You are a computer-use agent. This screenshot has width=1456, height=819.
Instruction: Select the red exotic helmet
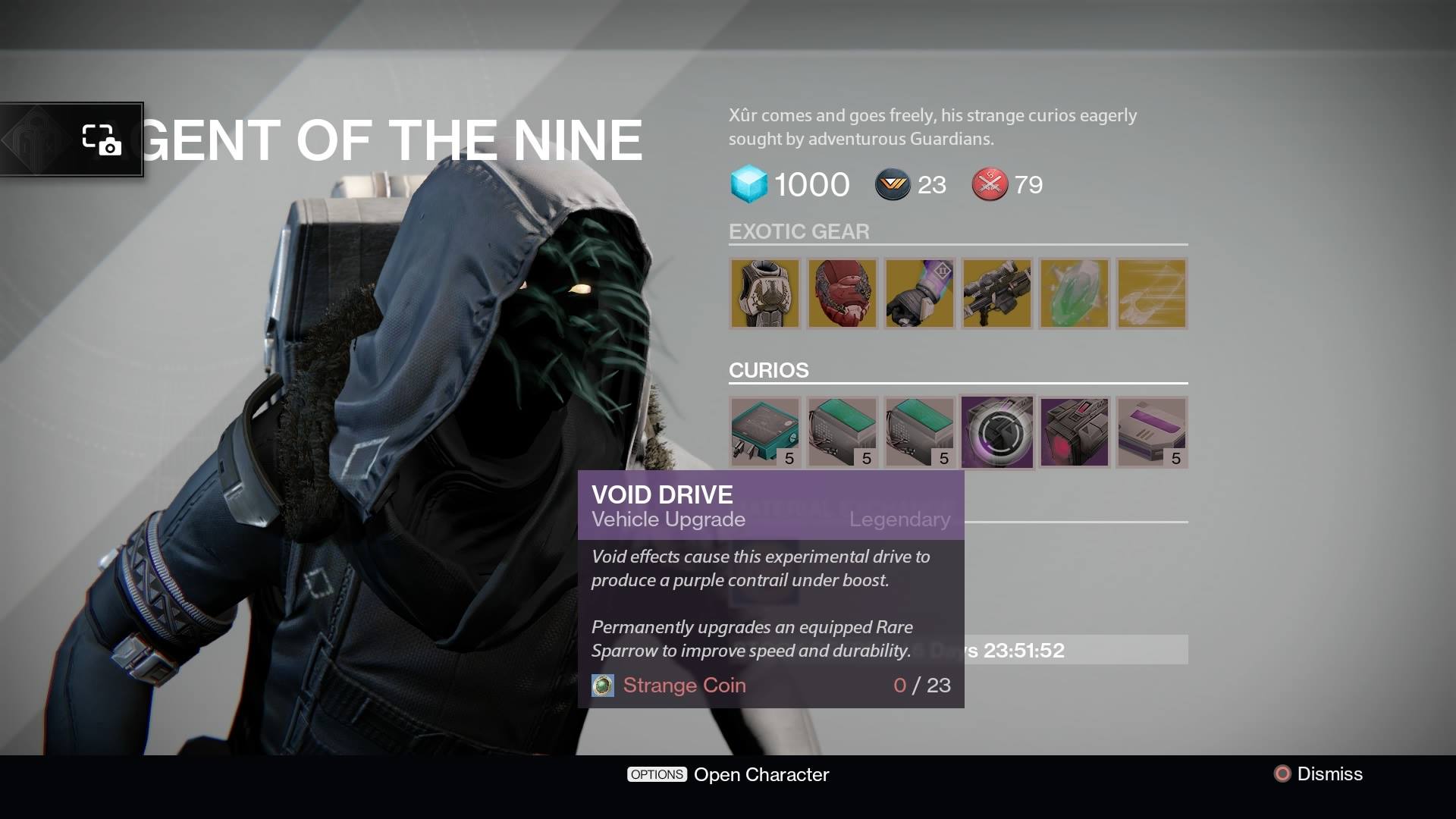click(x=843, y=293)
